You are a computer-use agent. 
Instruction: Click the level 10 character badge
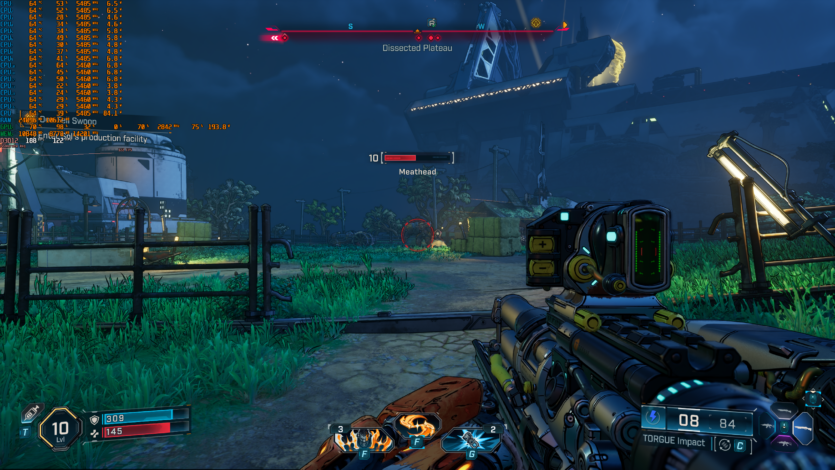coord(60,430)
